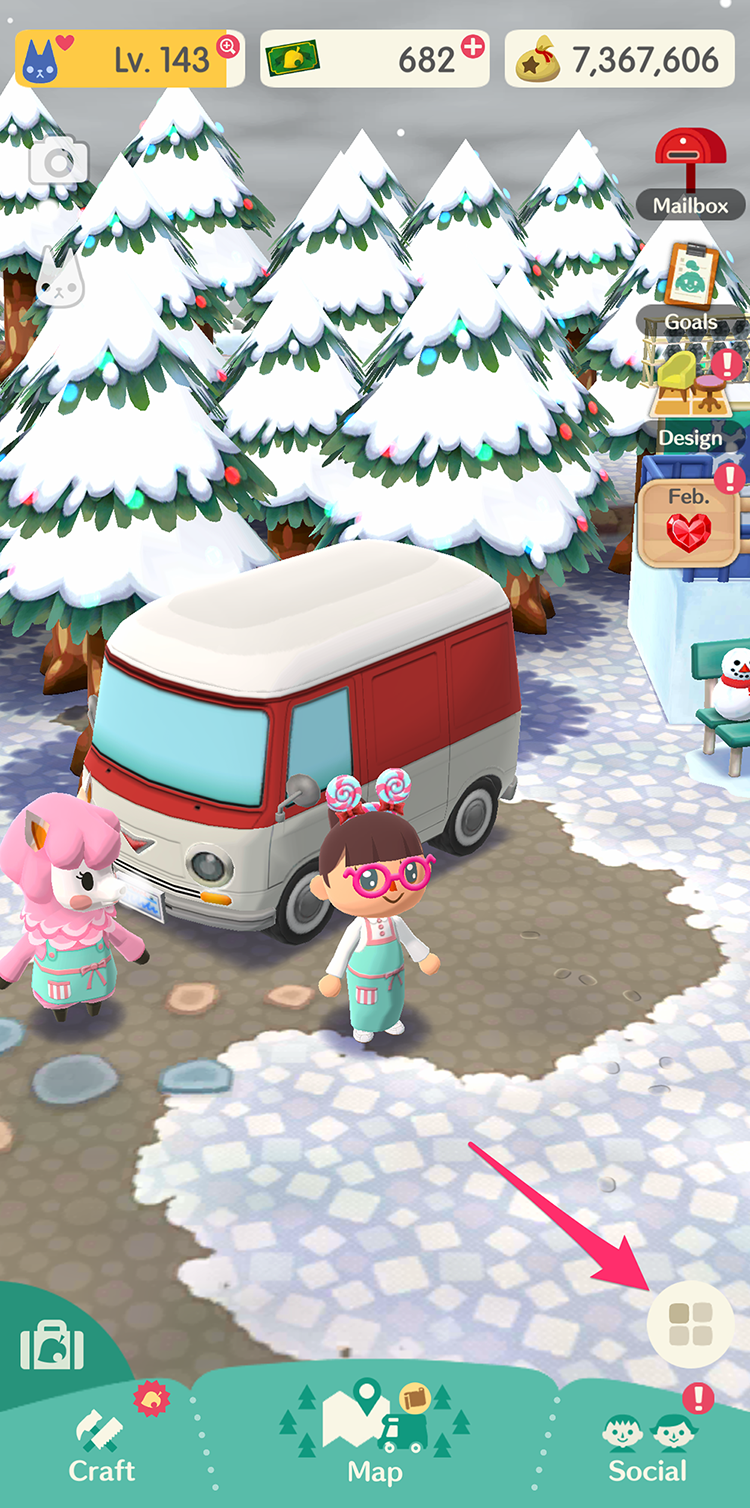Tap the four-square menu button
Viewport: 750px width, 1508px height.
pos(690,1323)
